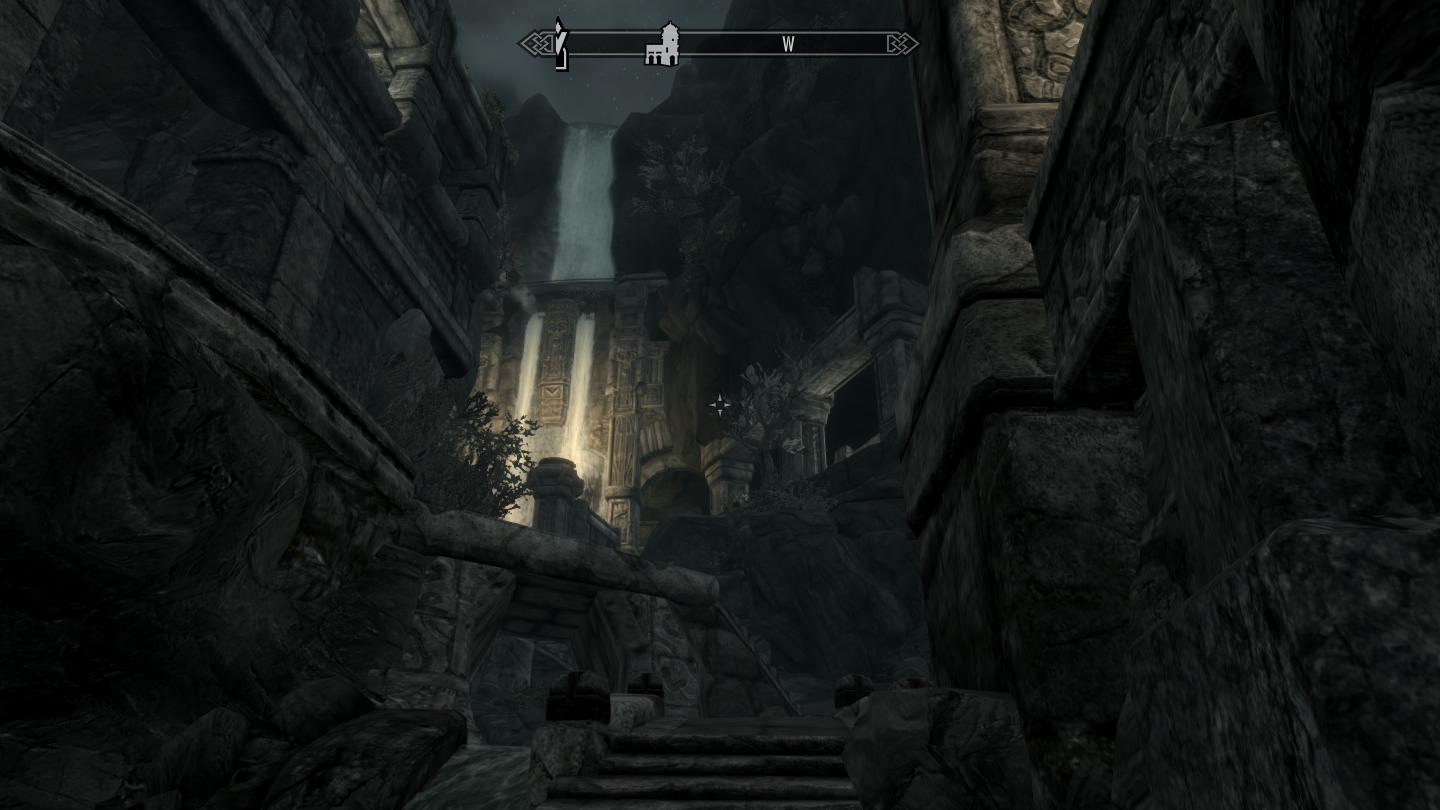Image resolution: width=1440 pixels, height=810 pixels.
Task: Click the tower building marker on the compass
Action: 662,45
